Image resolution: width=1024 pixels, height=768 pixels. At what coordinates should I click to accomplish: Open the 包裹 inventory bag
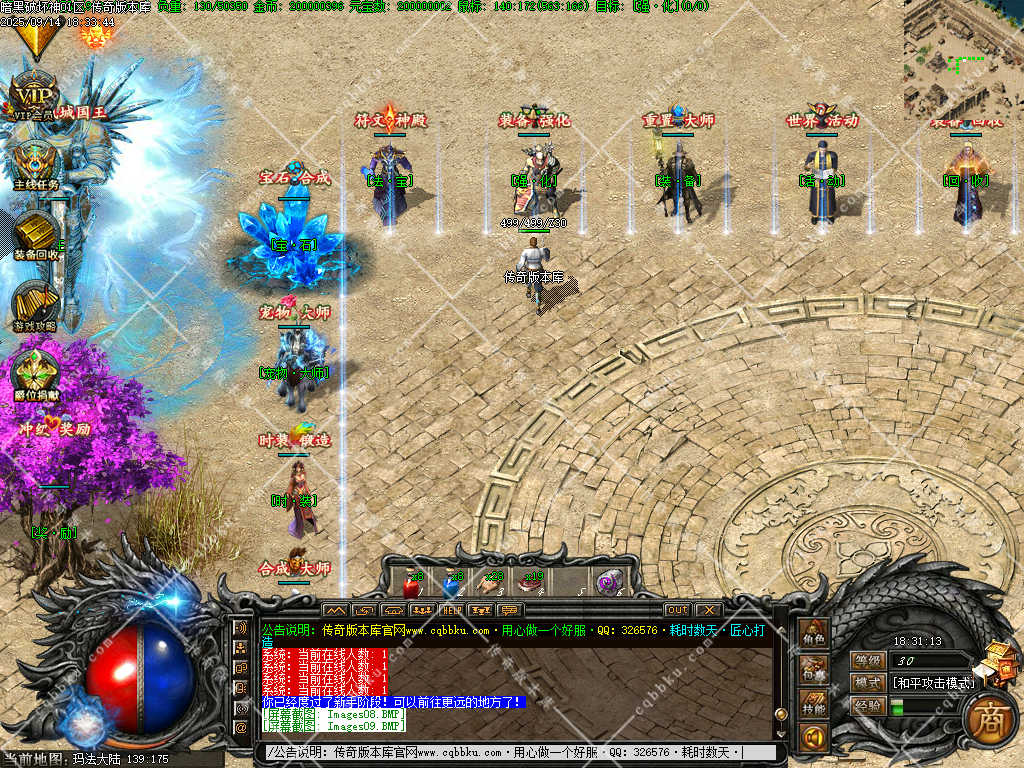pos(813,670)
